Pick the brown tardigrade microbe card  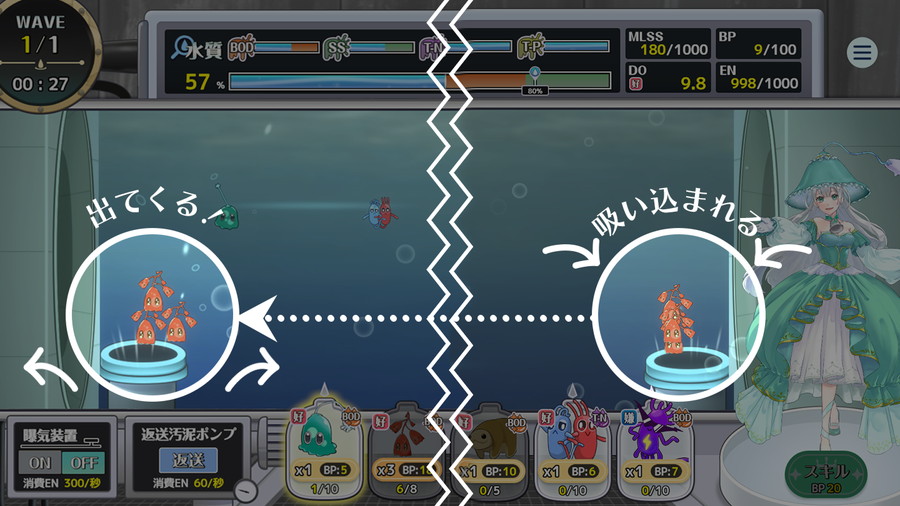(490, 446)
